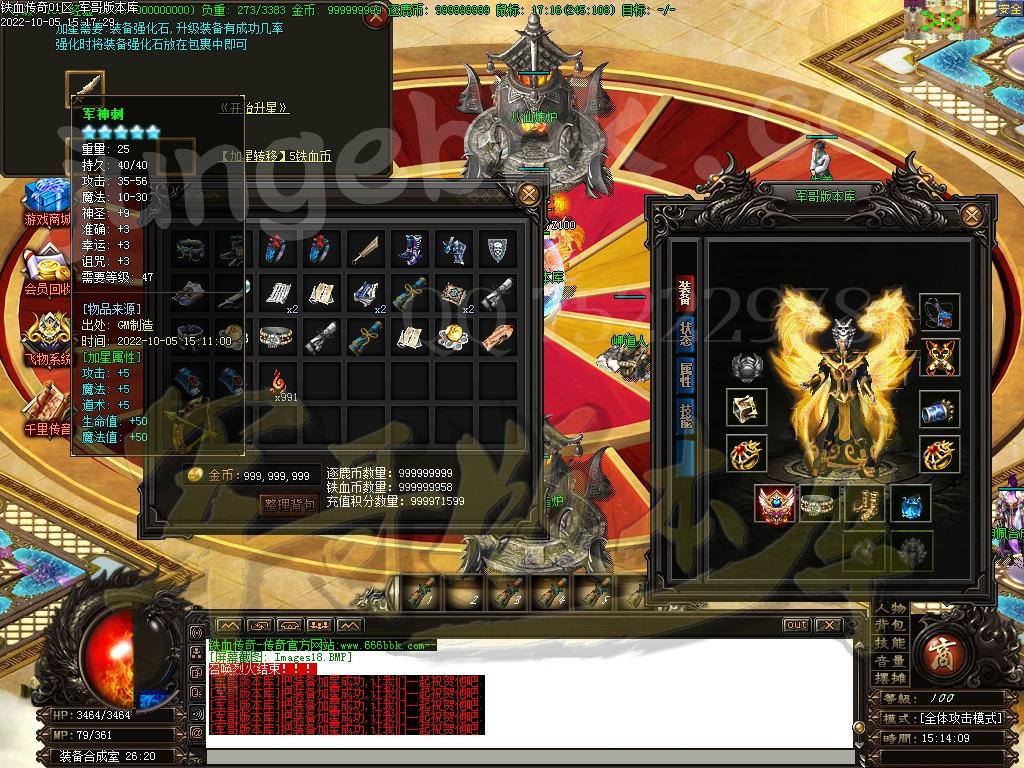Open 人物 character menu button

coord(889,608)
